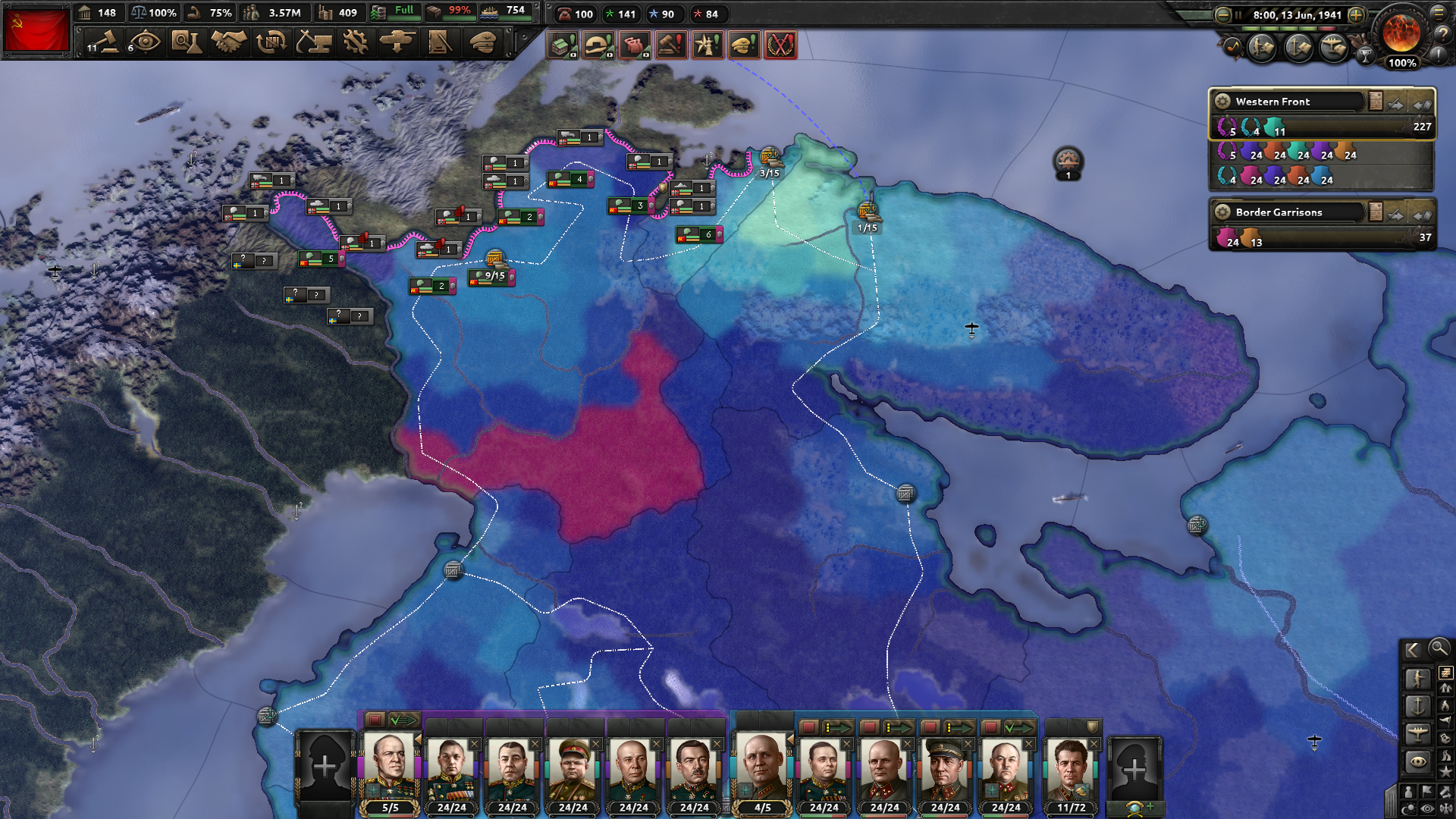Open country politics via the Soviet flag
Image resolution: width=1456 pixels, height=819 pixels.
38,32
